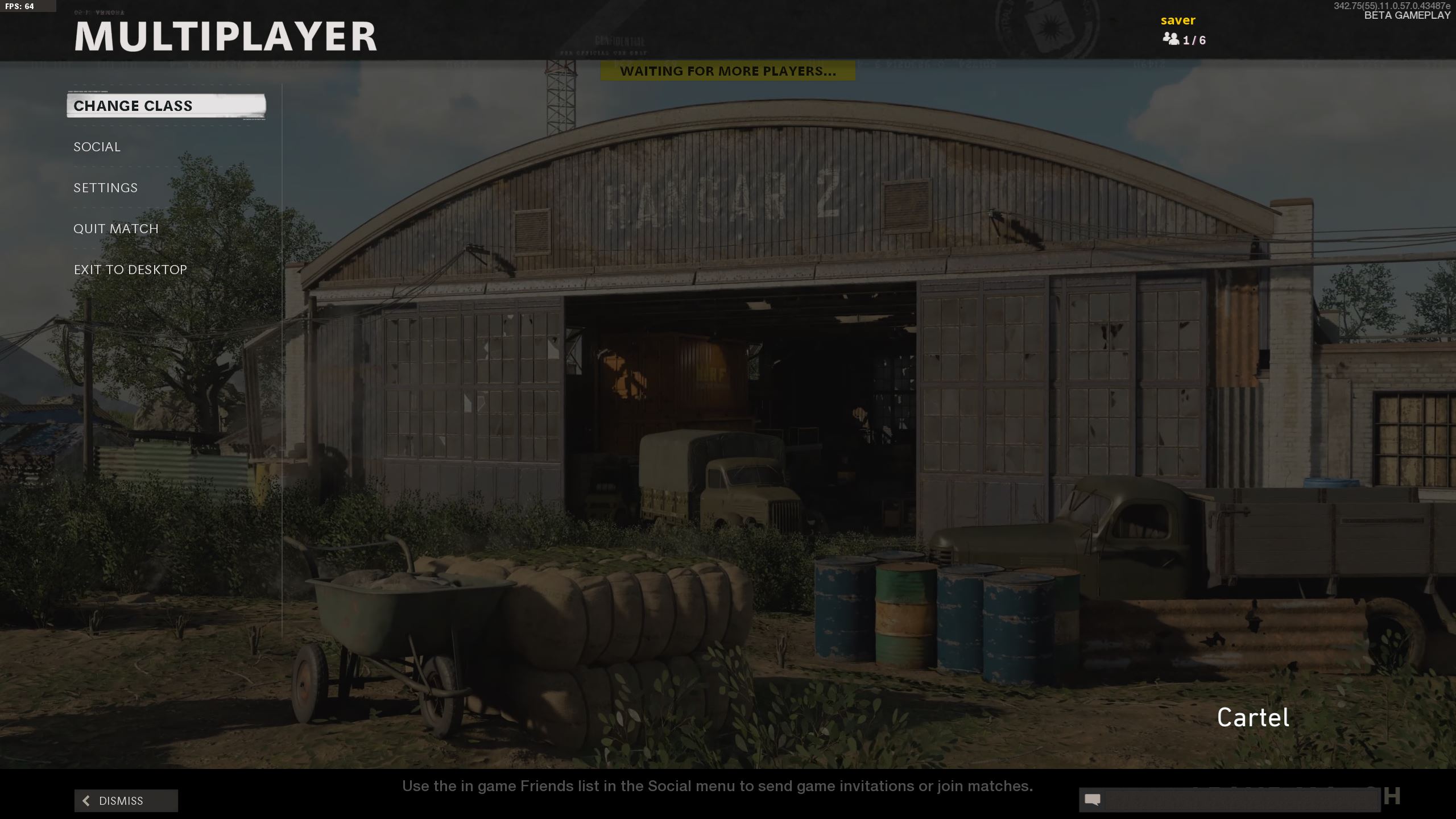
Task: Open the Settings menu
Action: tap(106, 188)
